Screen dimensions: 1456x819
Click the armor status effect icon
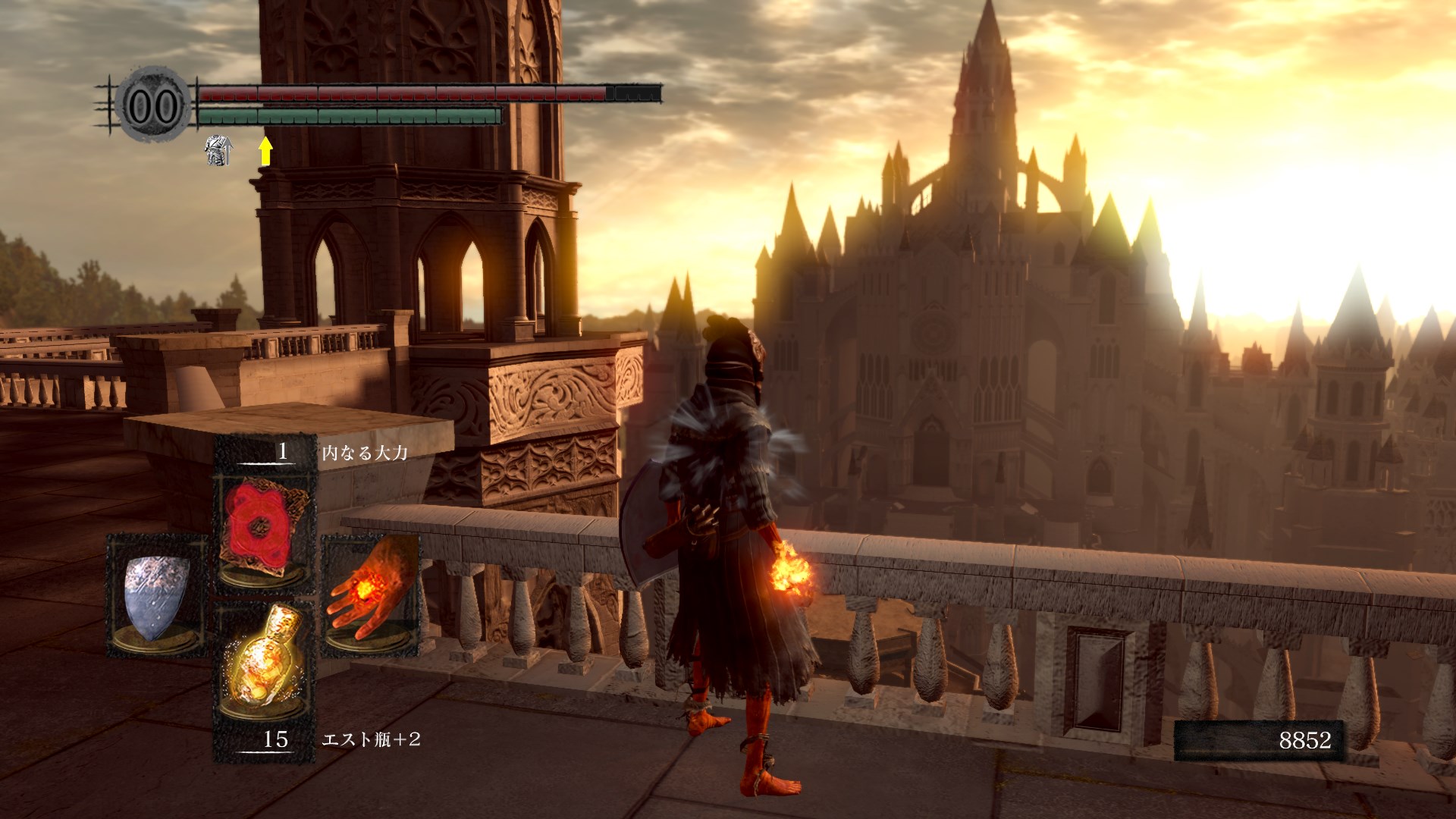point(218,150)
